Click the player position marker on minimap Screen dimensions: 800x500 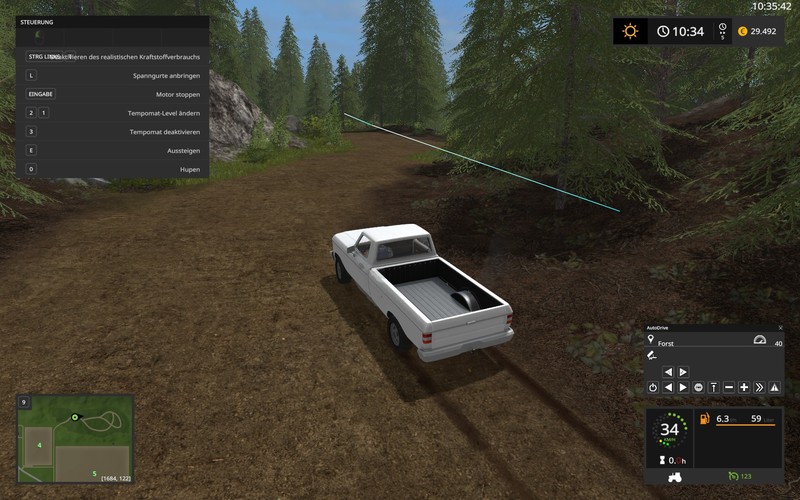[x=73, y=416]
